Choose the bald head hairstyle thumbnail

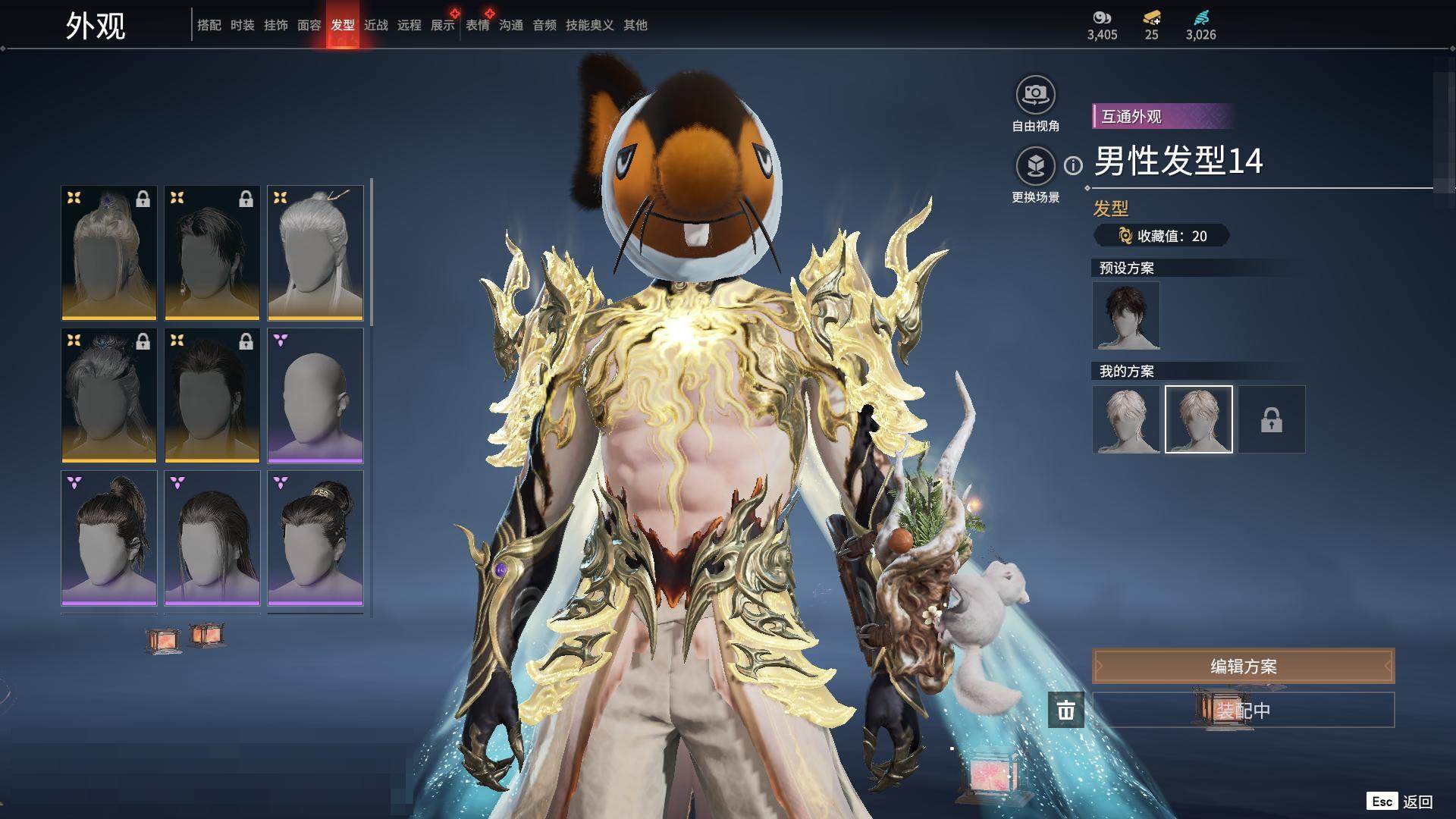pos(315,395)
